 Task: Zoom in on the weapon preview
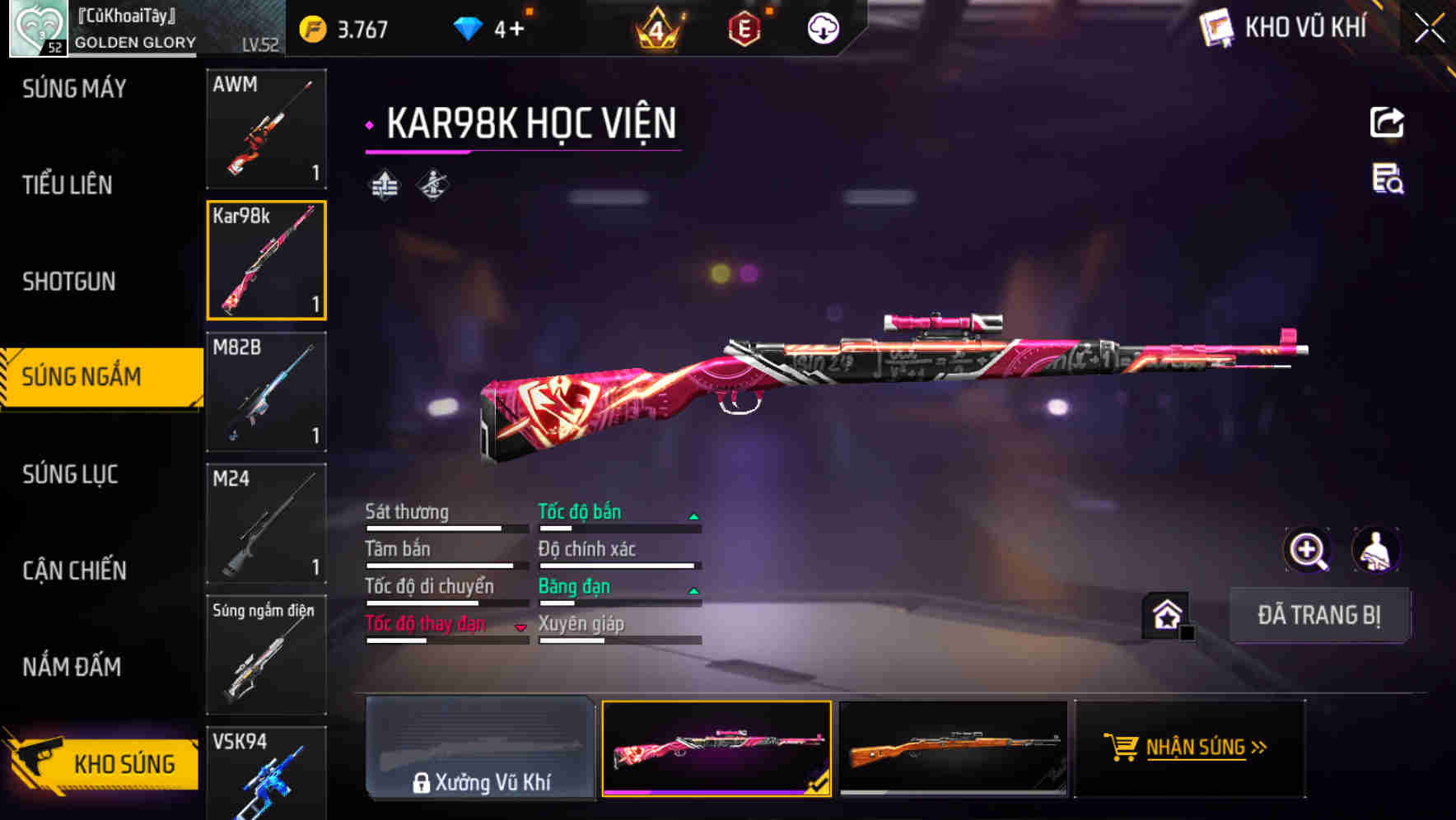1305,550
